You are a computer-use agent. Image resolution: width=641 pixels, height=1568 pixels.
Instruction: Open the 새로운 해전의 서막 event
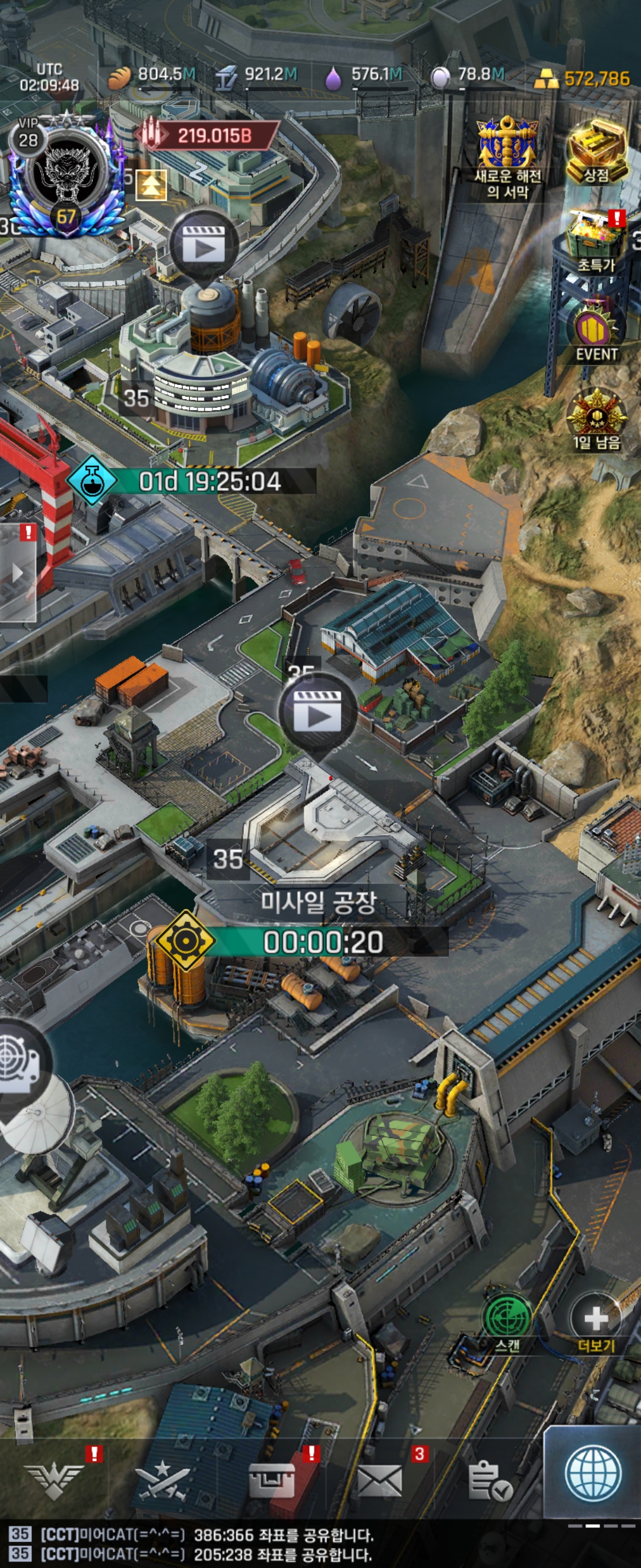(507, 158)
